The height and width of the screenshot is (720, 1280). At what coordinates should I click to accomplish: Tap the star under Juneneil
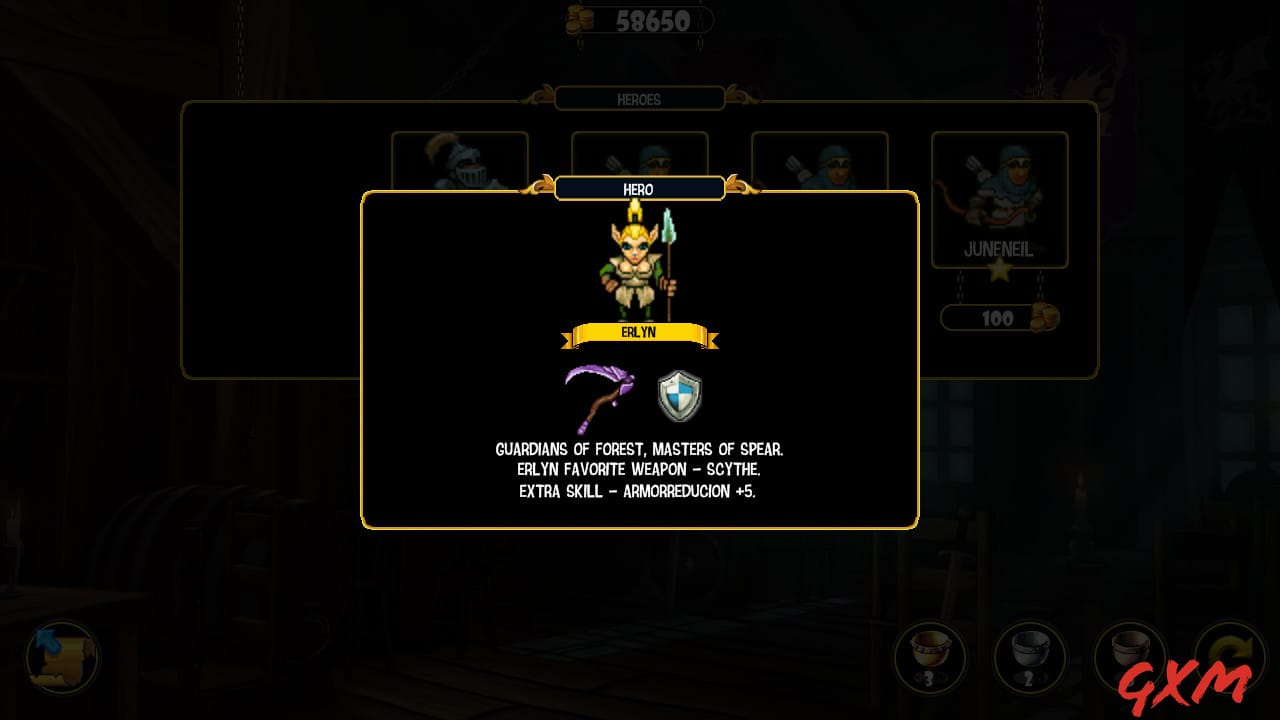(1000, 268)
